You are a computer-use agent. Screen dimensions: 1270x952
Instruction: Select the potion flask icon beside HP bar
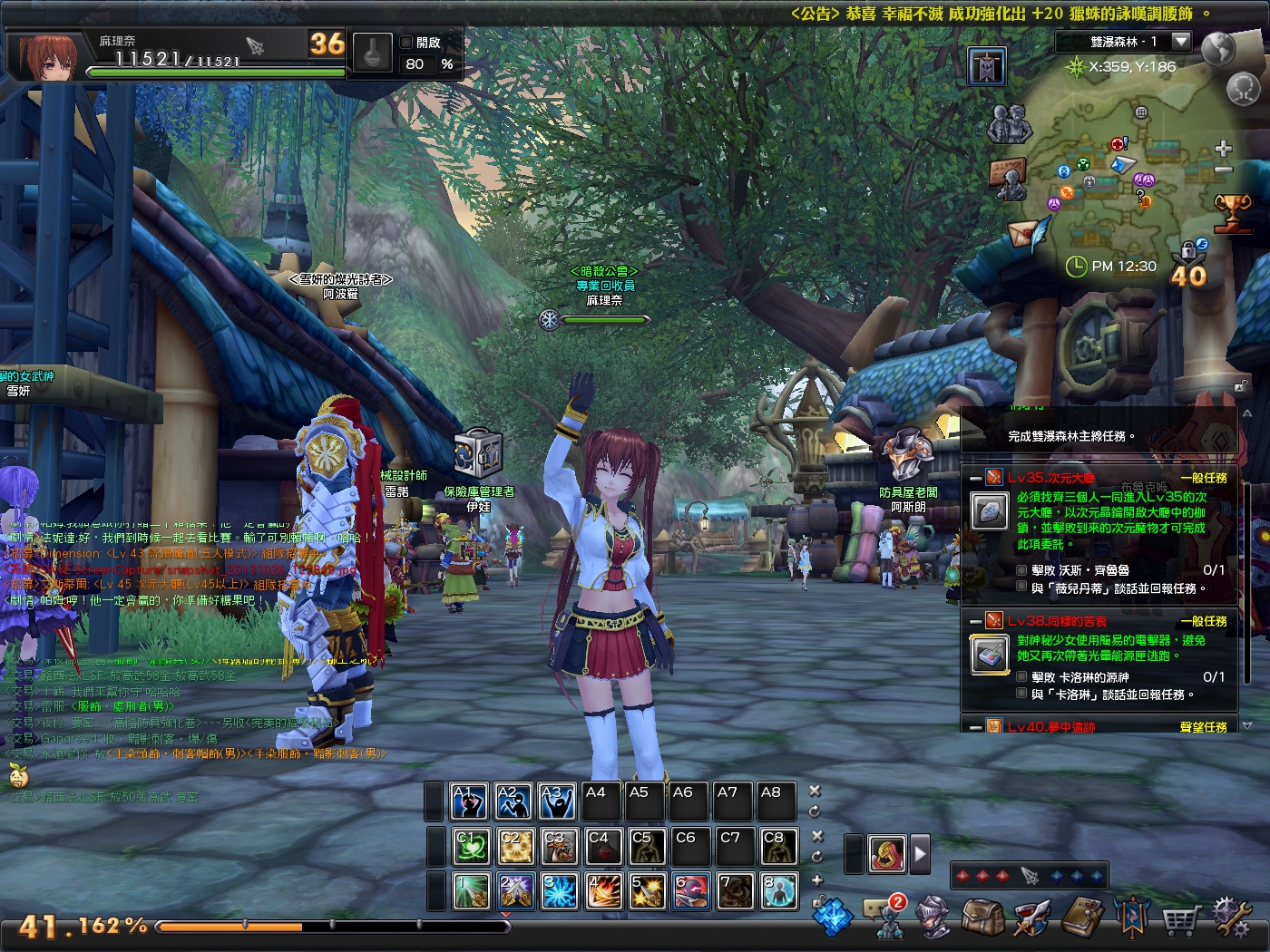pos(372,53)
